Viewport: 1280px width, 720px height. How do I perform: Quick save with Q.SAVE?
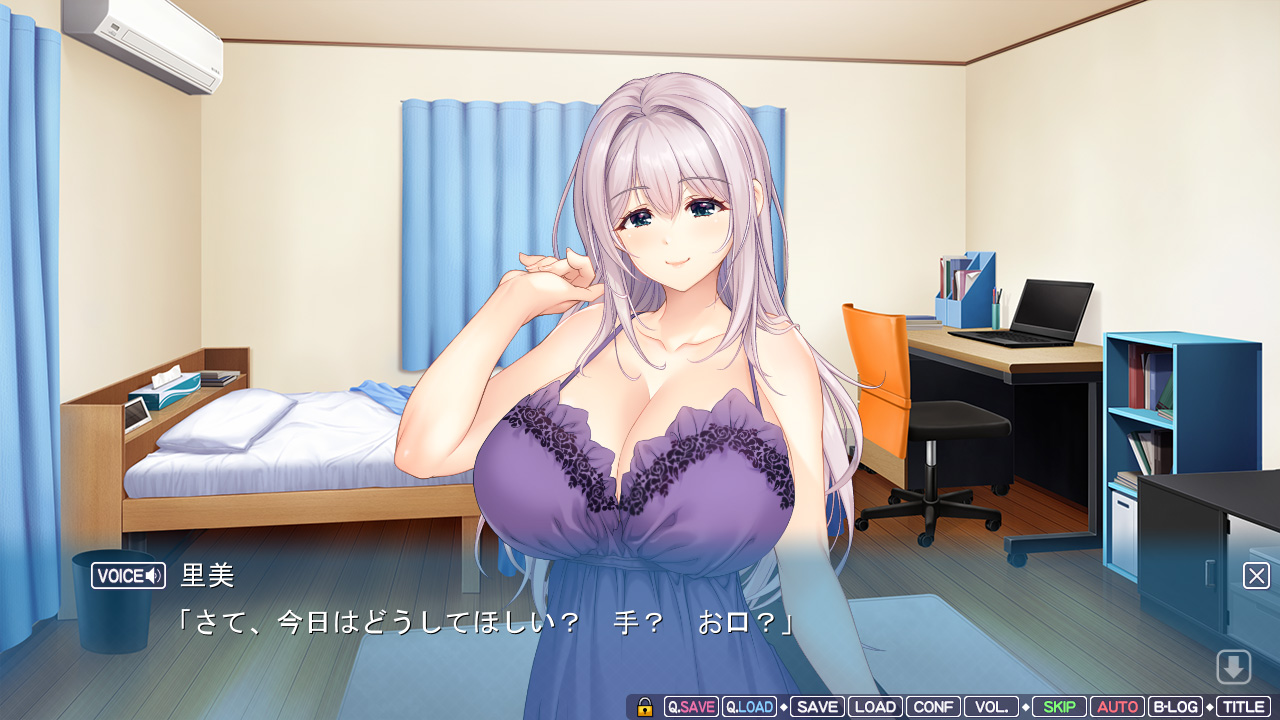(x=691, y=707)
